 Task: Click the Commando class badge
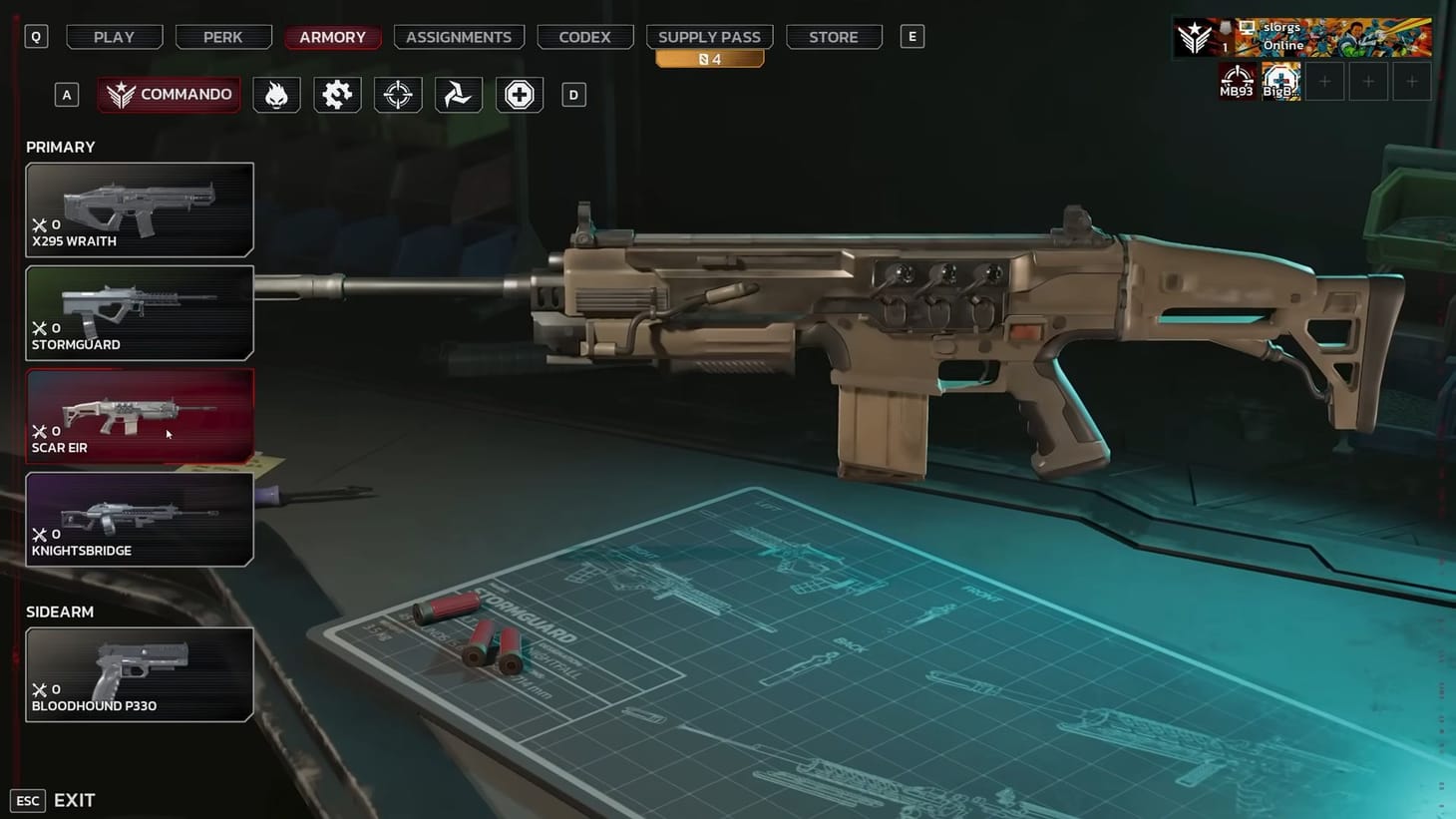(x=168, y=94)
